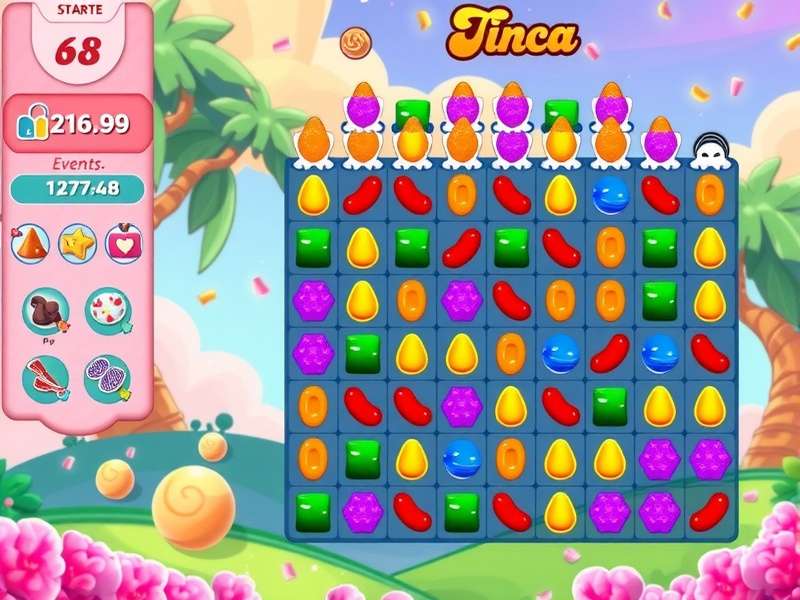Choose the chocolate booster
The height and width of the screenshot is (600, 800).
(x=45, y=311)
